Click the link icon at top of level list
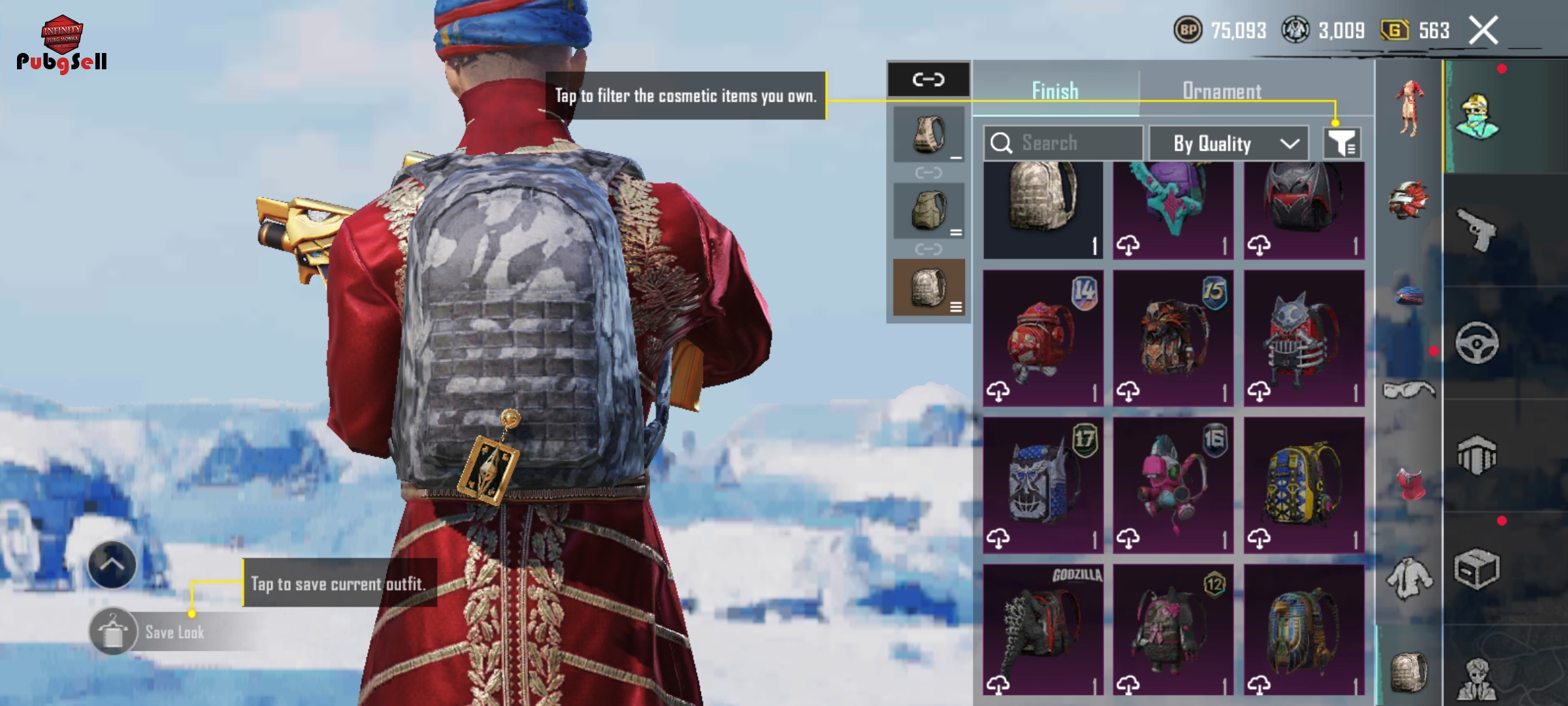Viewport: 1568px width, 706px height. point(928,80)
